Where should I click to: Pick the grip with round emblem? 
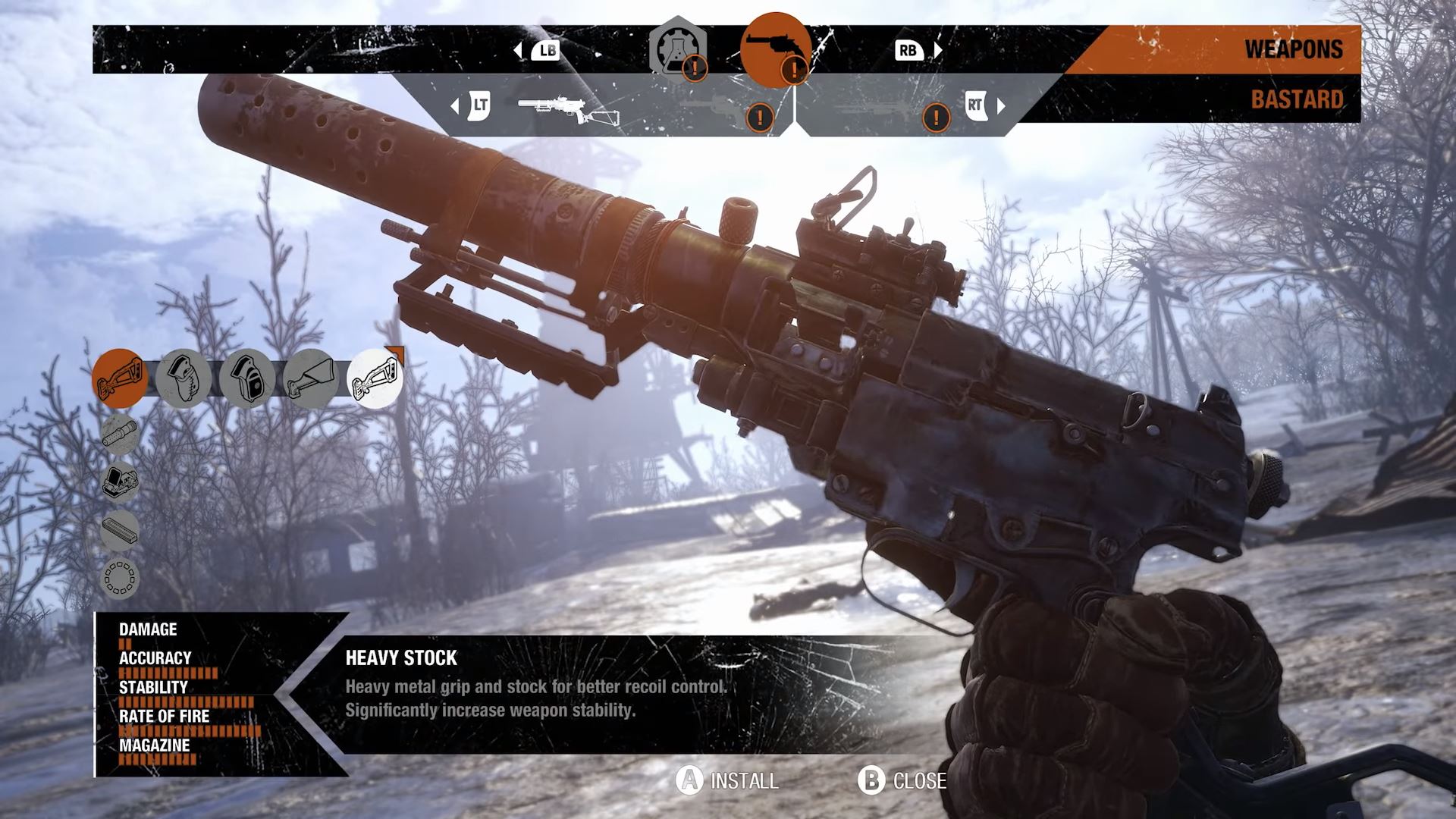[247, 378]
